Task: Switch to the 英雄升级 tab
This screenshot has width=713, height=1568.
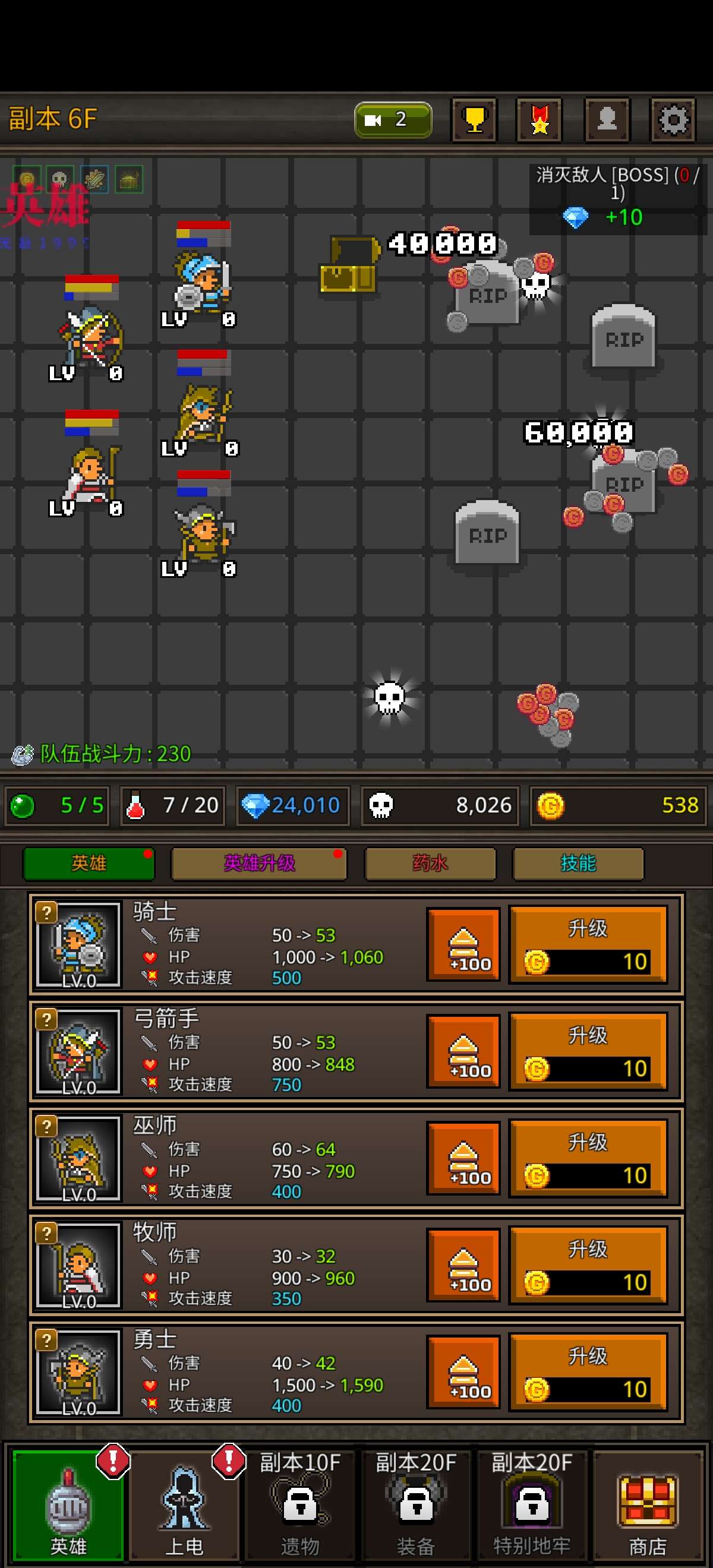Action: [x=260, y=863]
